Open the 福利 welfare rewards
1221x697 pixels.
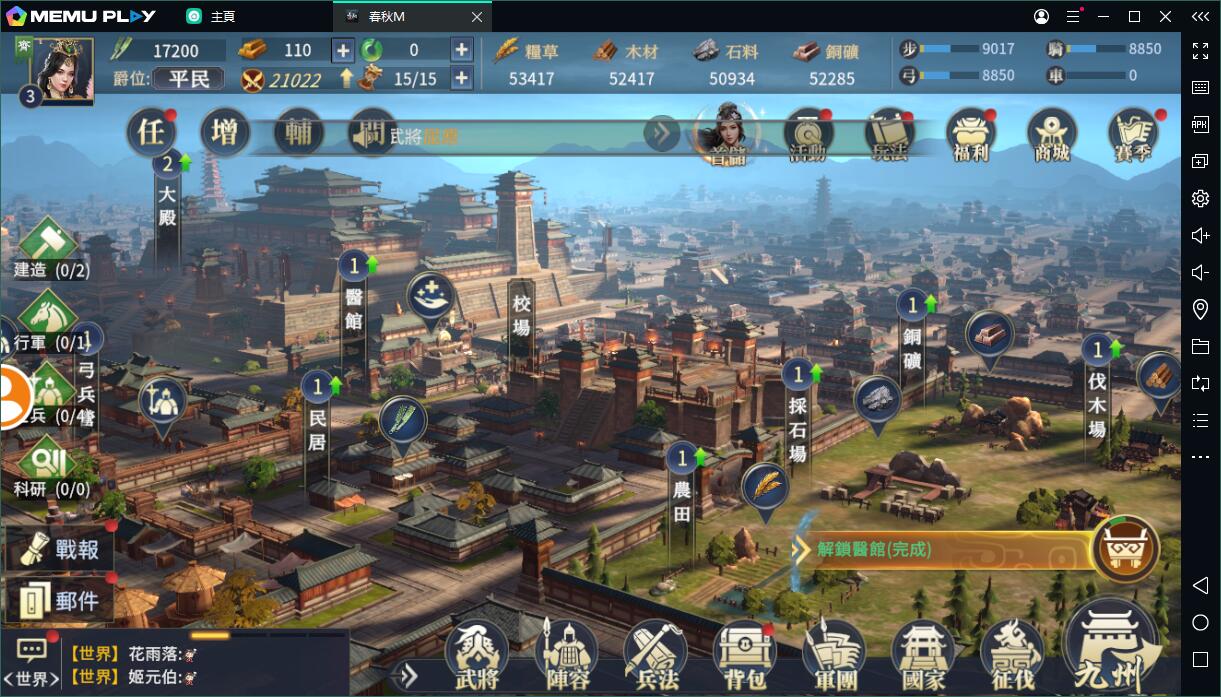click(x=970, y=134)
